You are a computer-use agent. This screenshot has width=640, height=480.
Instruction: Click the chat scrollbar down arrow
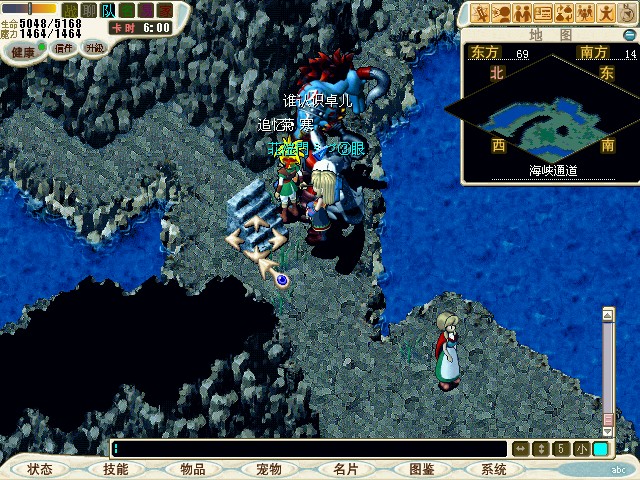[x=607, y=432]
